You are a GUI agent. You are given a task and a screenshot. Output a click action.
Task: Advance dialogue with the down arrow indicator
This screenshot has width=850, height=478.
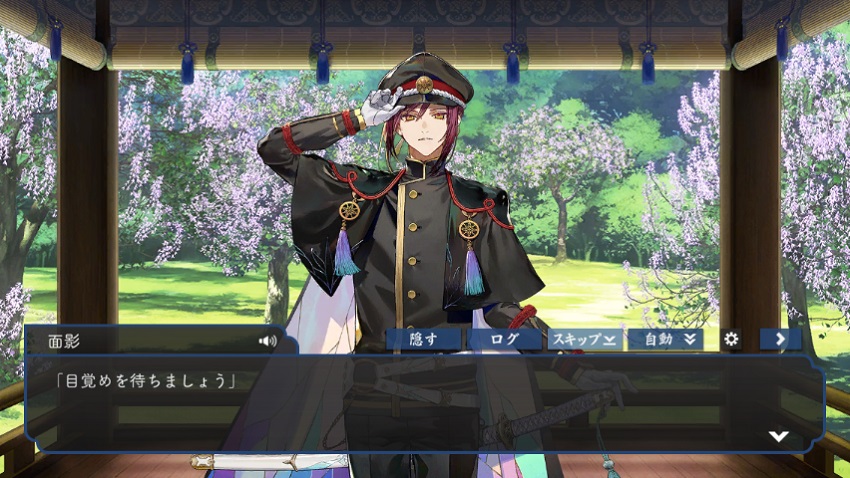click(x=778, y=436)
